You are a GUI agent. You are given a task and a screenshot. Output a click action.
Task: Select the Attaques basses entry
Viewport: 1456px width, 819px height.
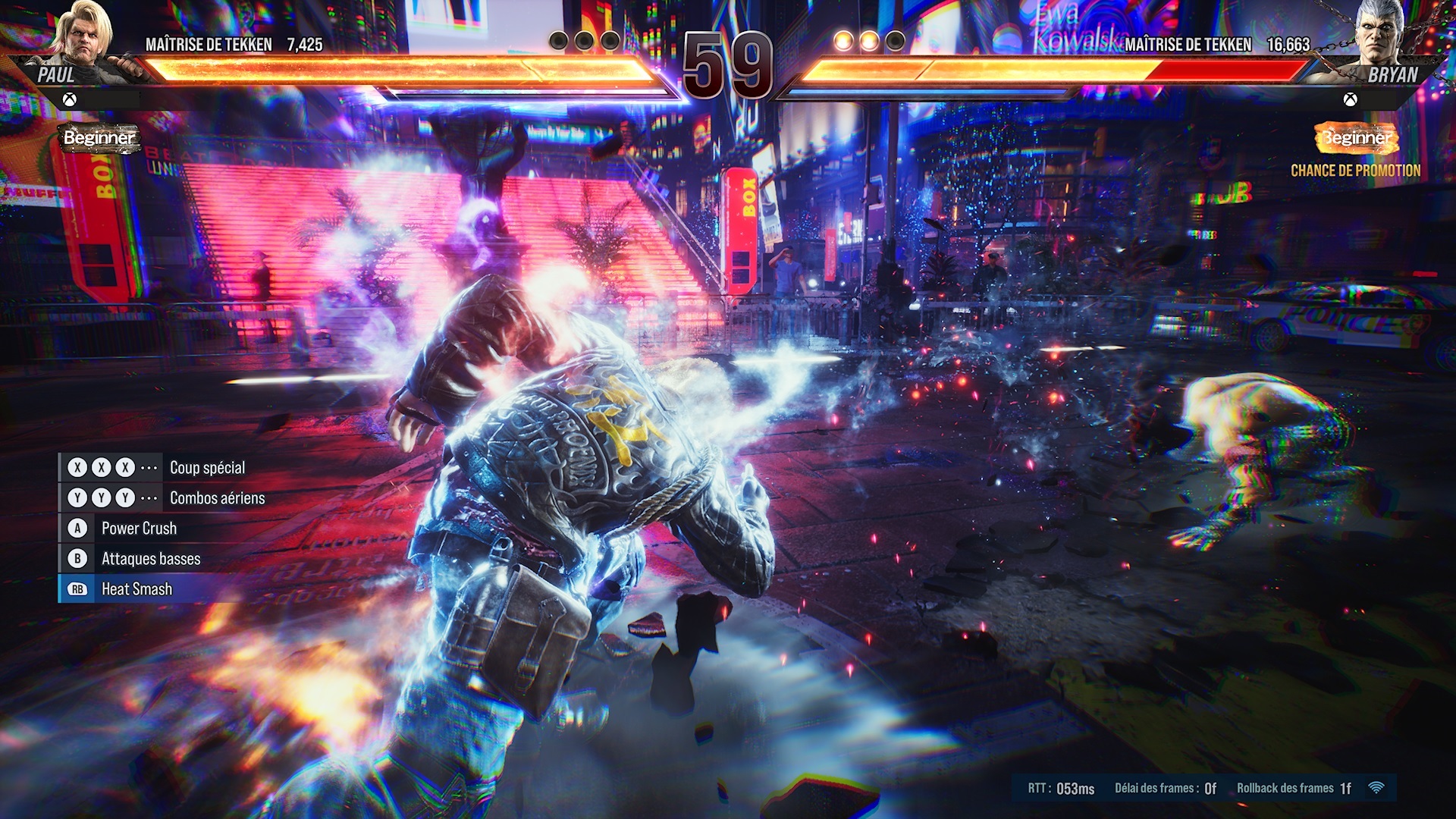(x=151, y=559)
